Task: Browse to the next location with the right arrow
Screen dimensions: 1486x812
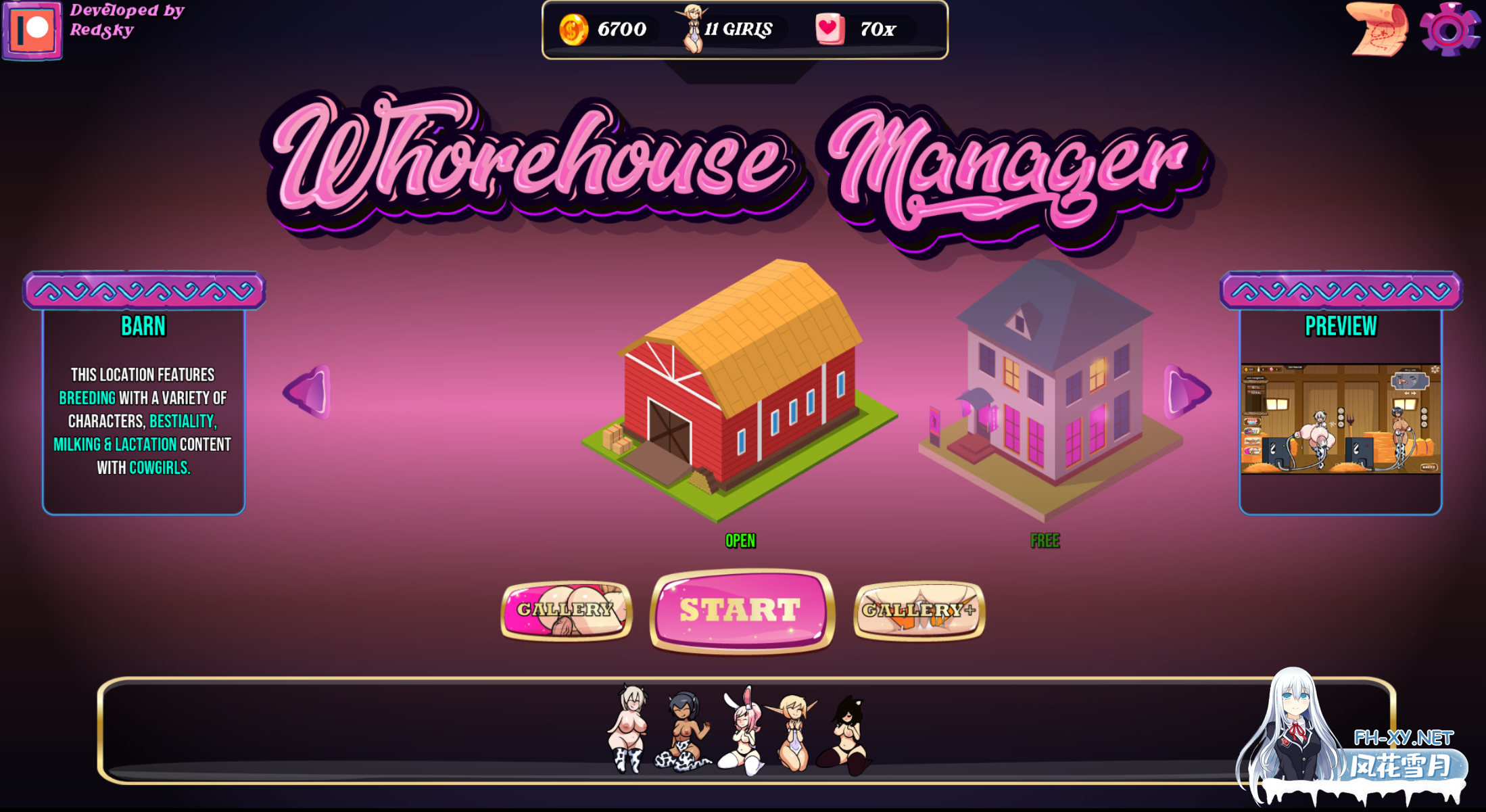Action: (1183, 392)
